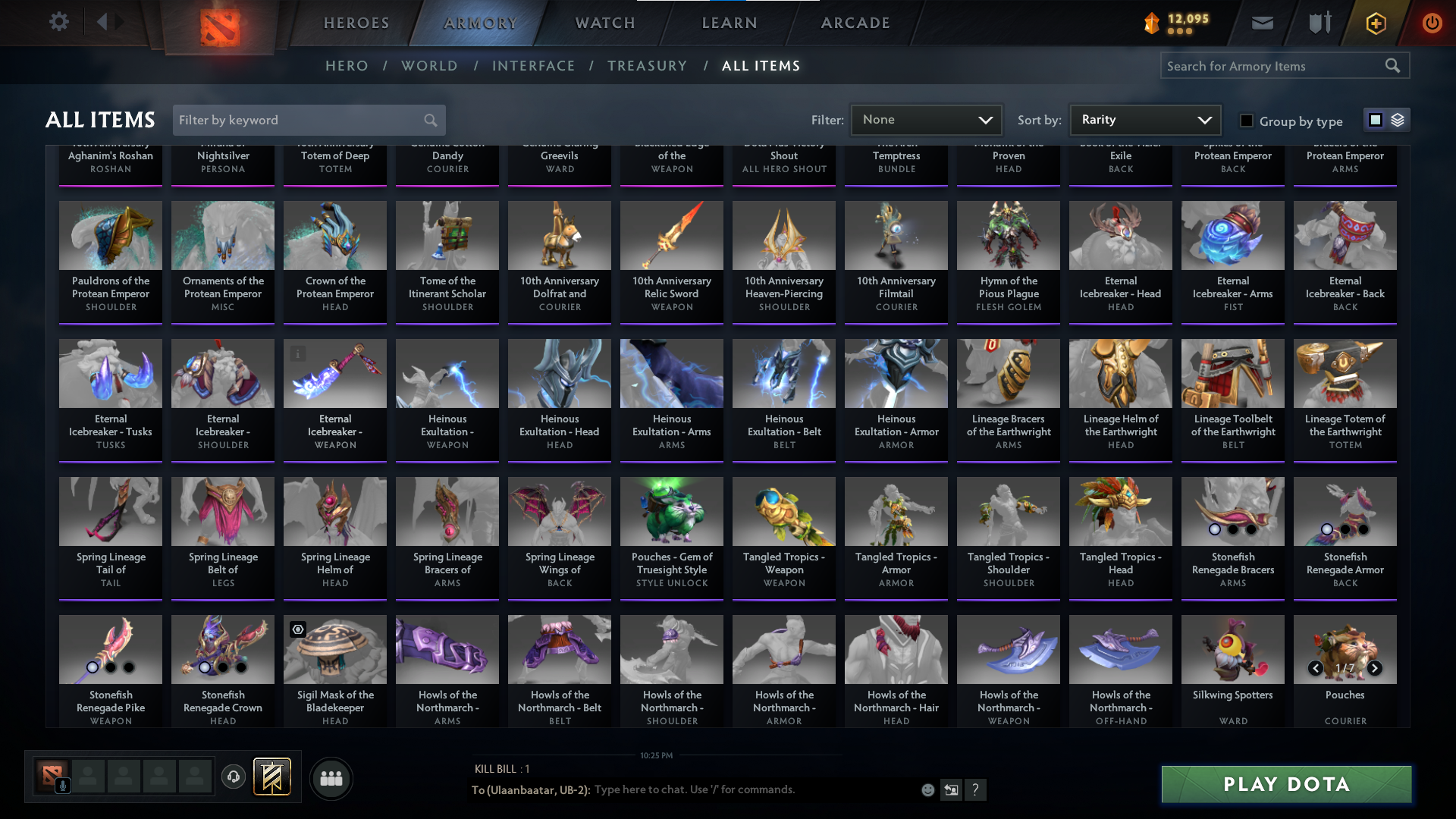
Task: Advance Pouches courier to next style page
Action: [1374, 668]
